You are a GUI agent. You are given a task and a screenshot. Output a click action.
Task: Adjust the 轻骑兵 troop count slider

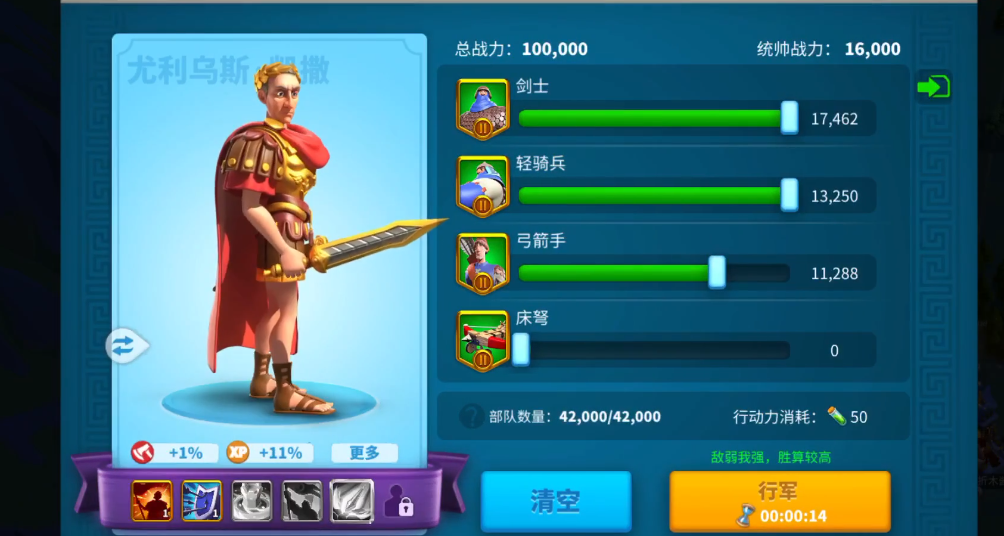789,195
